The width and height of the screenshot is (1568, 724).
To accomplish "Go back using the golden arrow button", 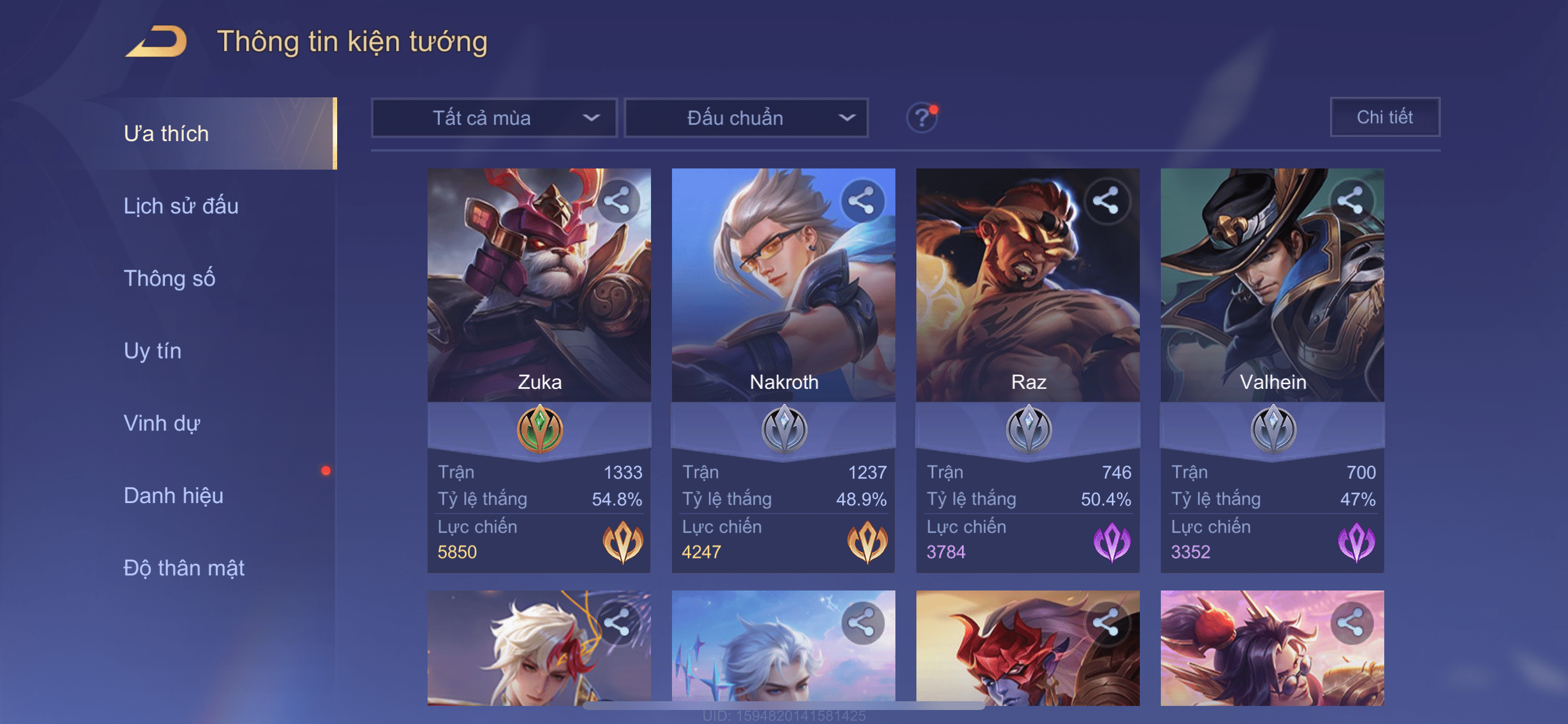I will (x=156, y=41).
